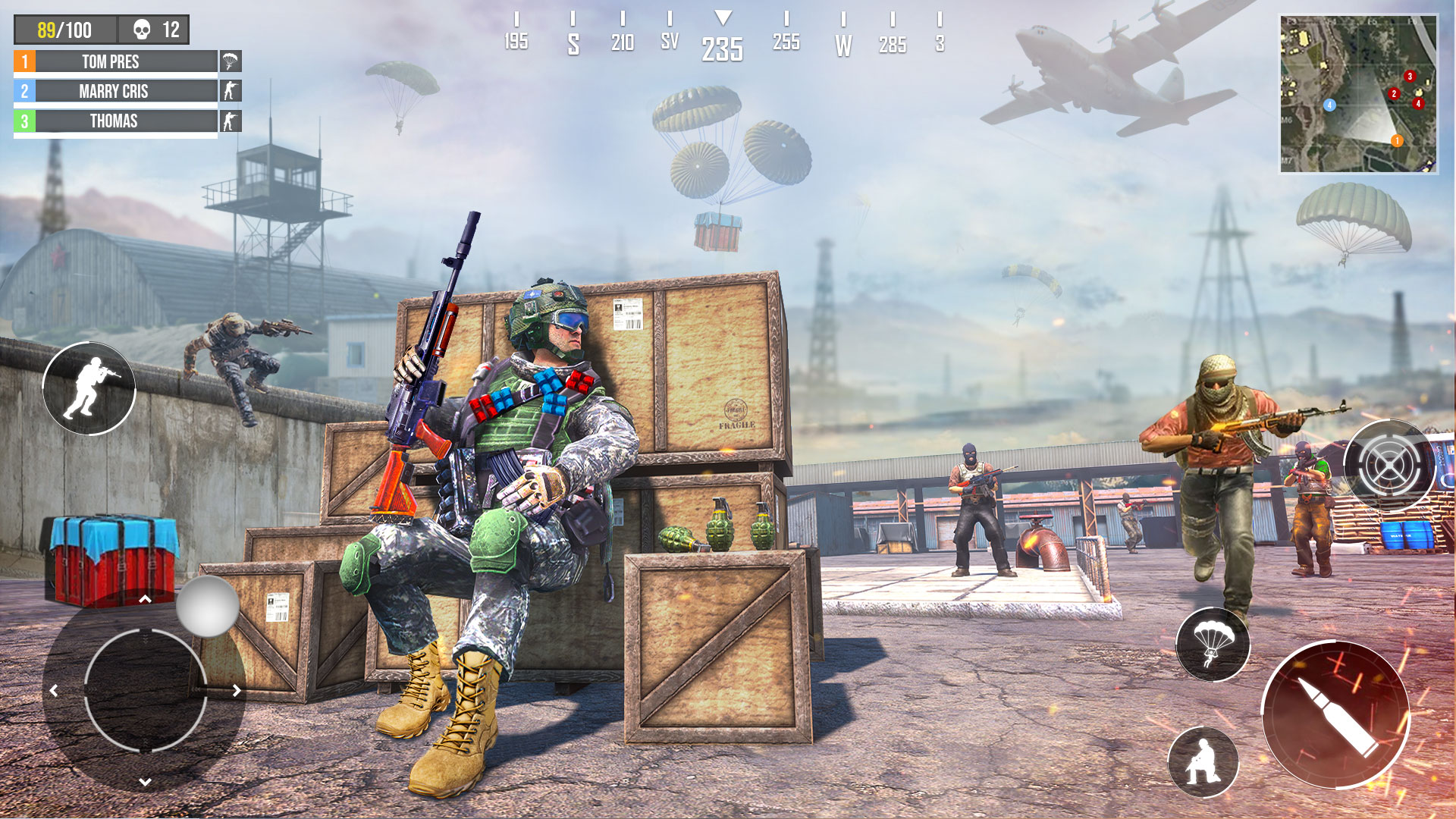Click the movement joystick right arrow
Viewport: 1456px width, 819px height.
pos(237,690)
